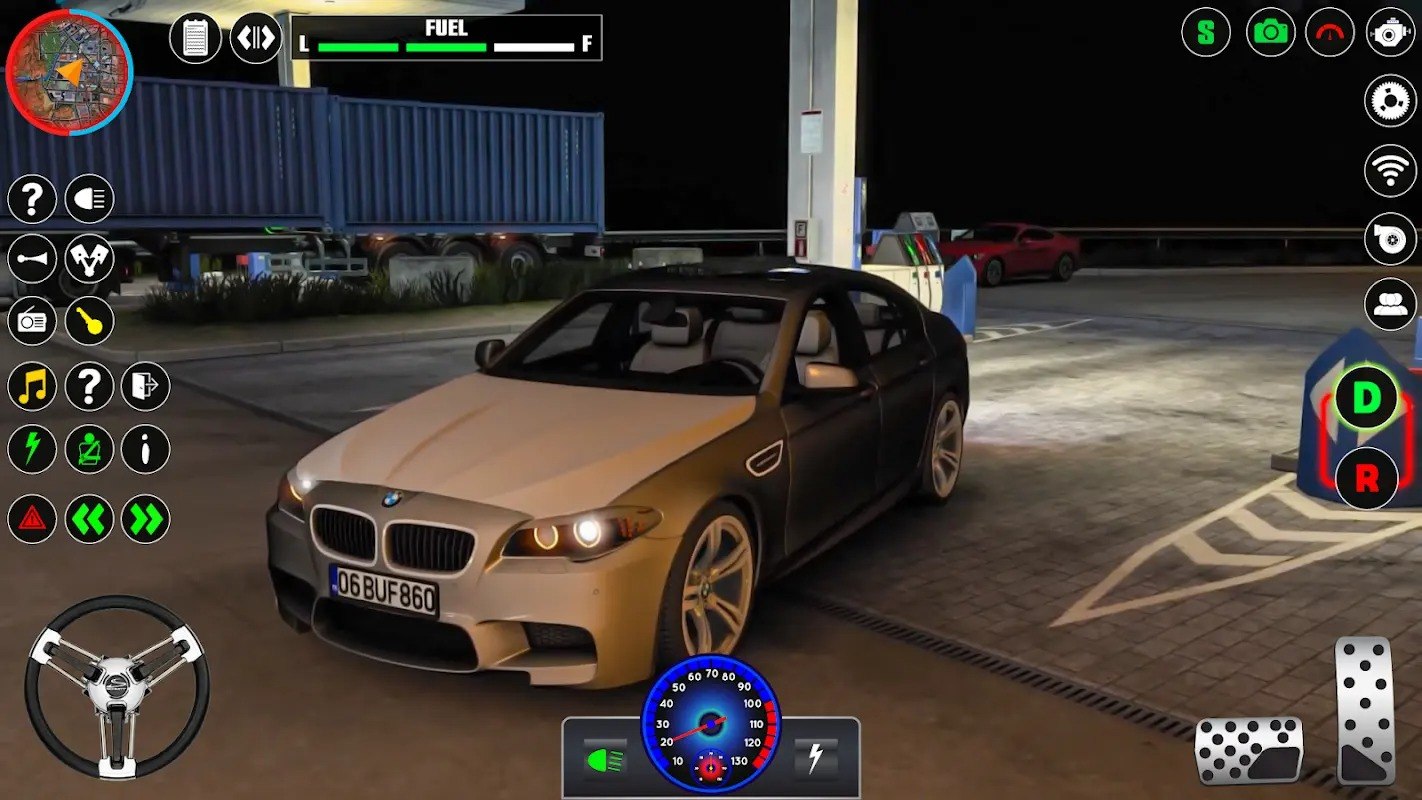Toggle the headlight beam icon

90,199
